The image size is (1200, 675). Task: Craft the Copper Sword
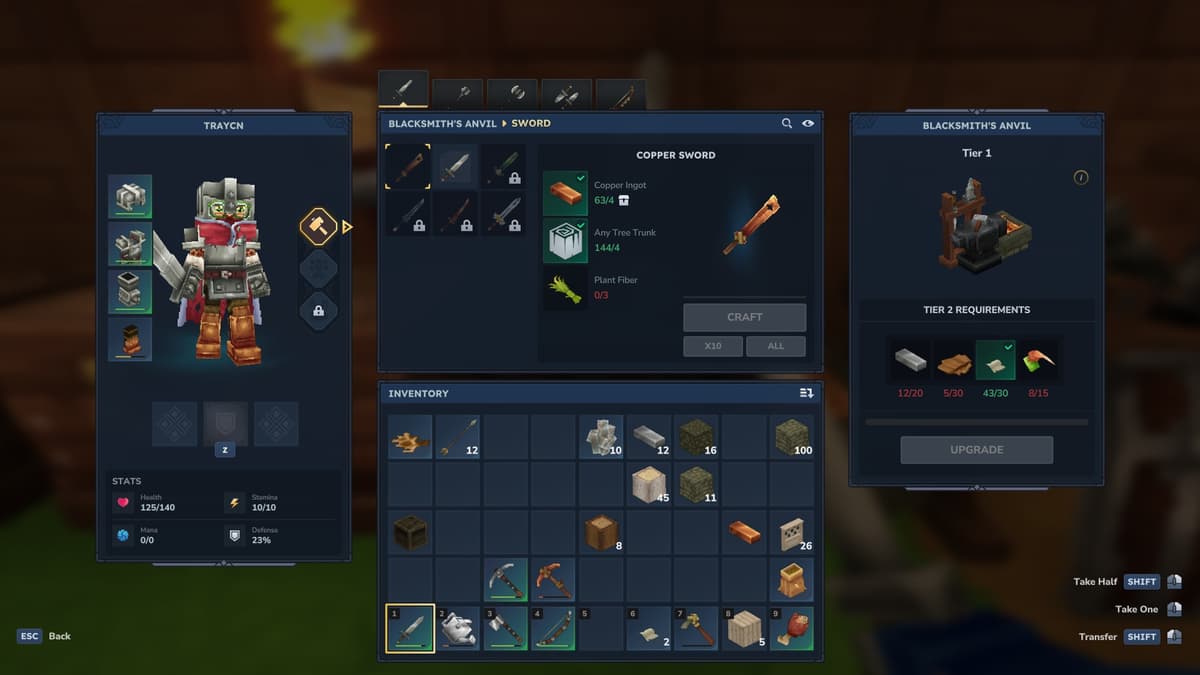(744, 317)
